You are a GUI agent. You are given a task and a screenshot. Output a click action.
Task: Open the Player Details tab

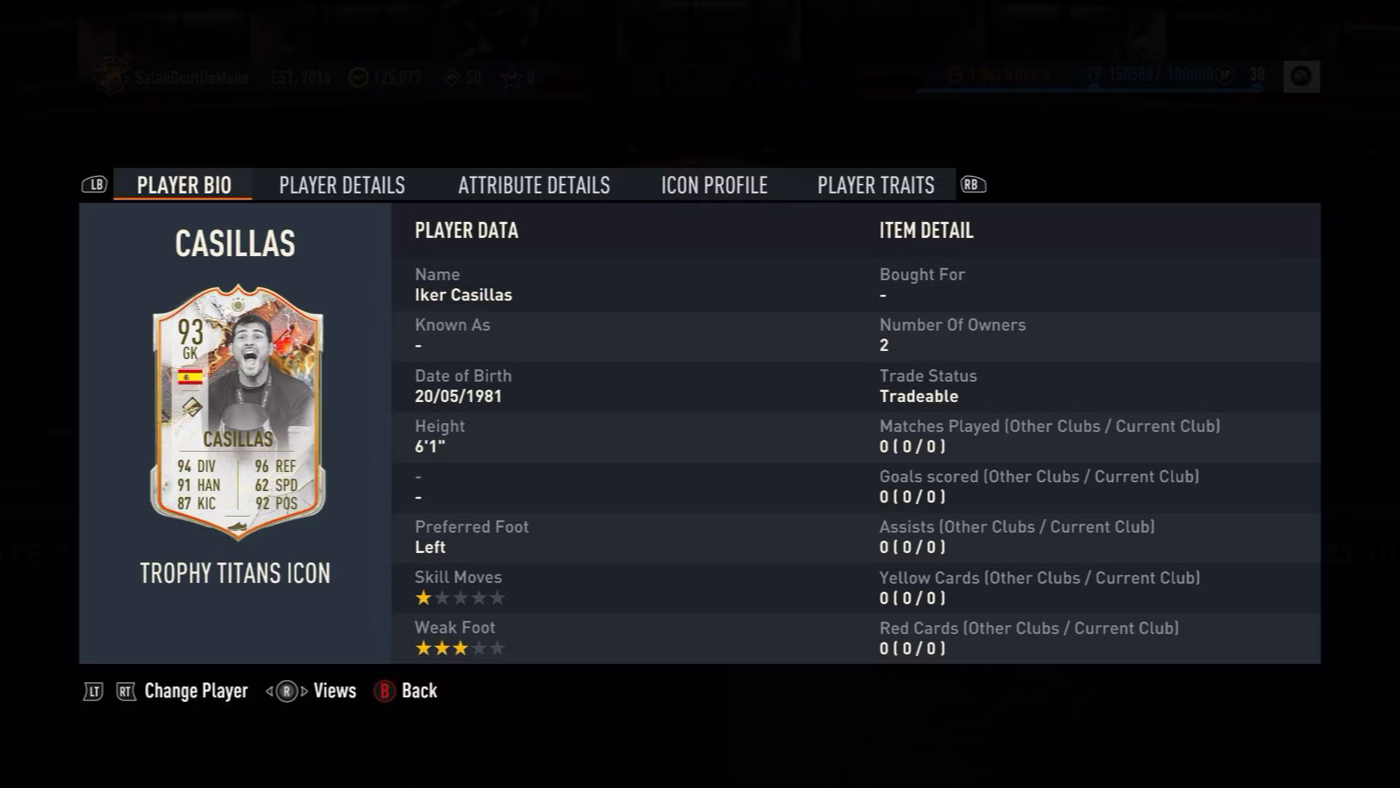coord(342,185)
